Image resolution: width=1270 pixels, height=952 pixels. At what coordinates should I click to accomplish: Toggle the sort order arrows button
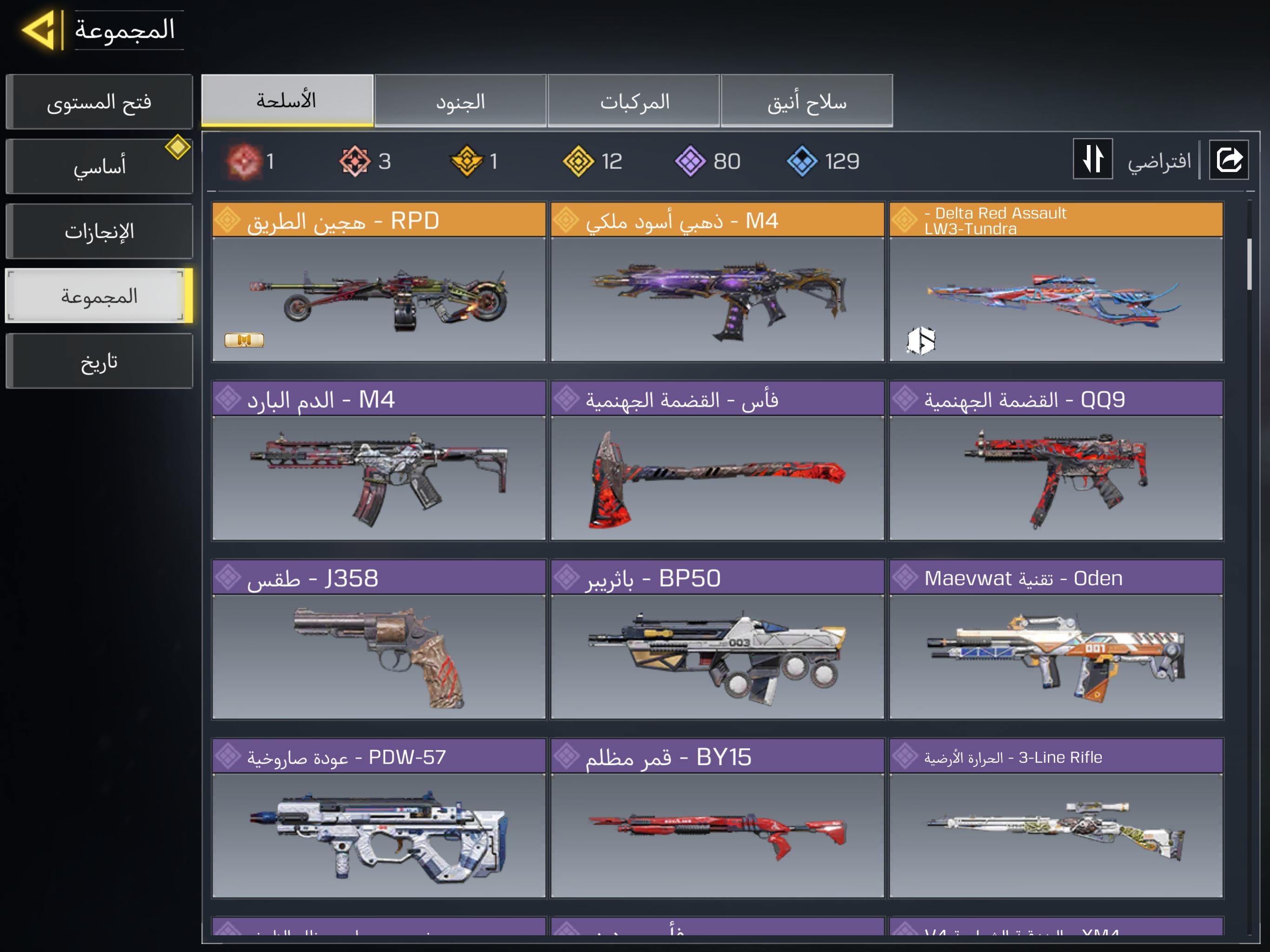tap(1092, 159)
